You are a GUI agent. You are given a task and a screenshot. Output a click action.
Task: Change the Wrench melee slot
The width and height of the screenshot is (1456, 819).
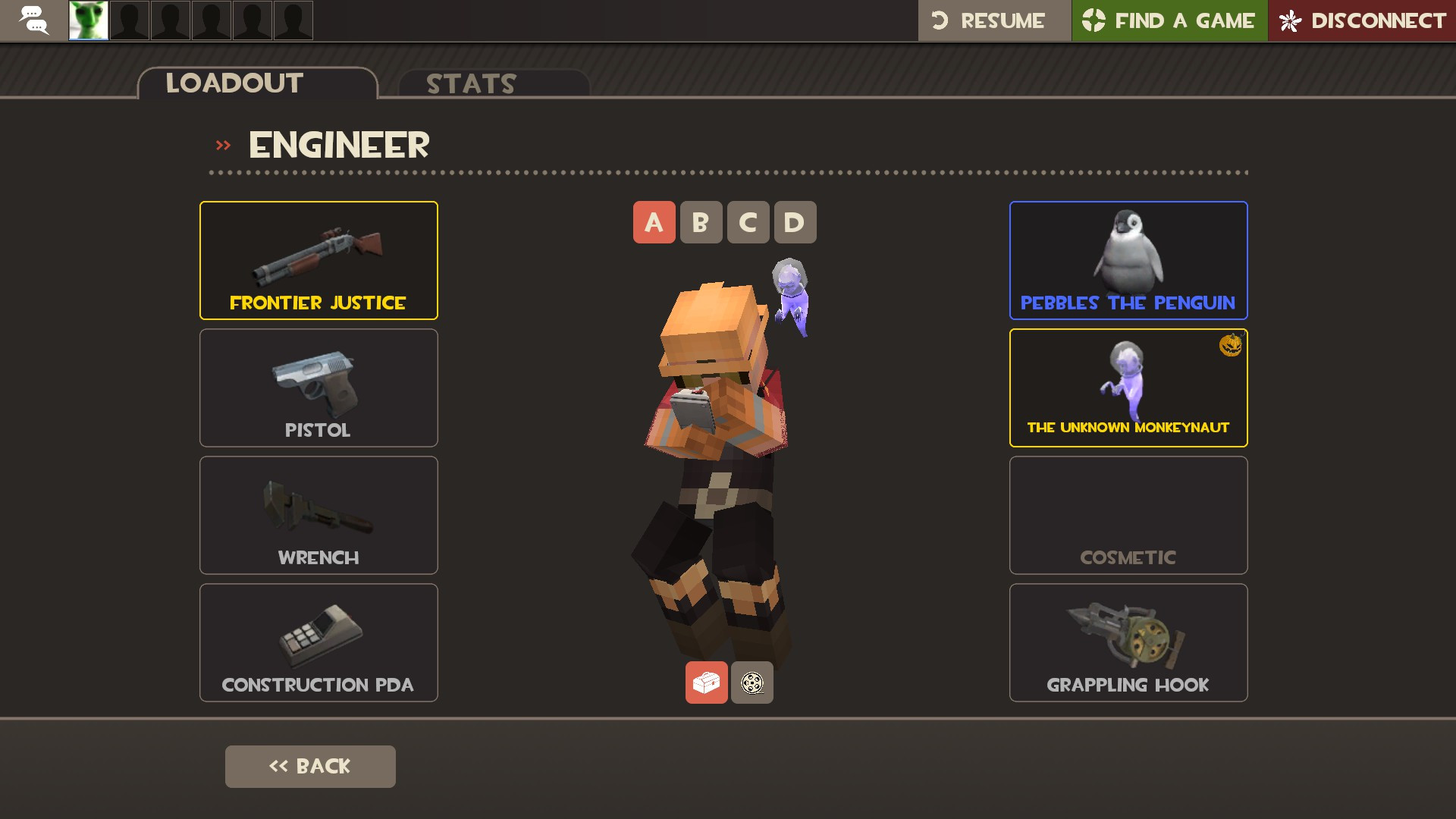[x=318, y=515]
